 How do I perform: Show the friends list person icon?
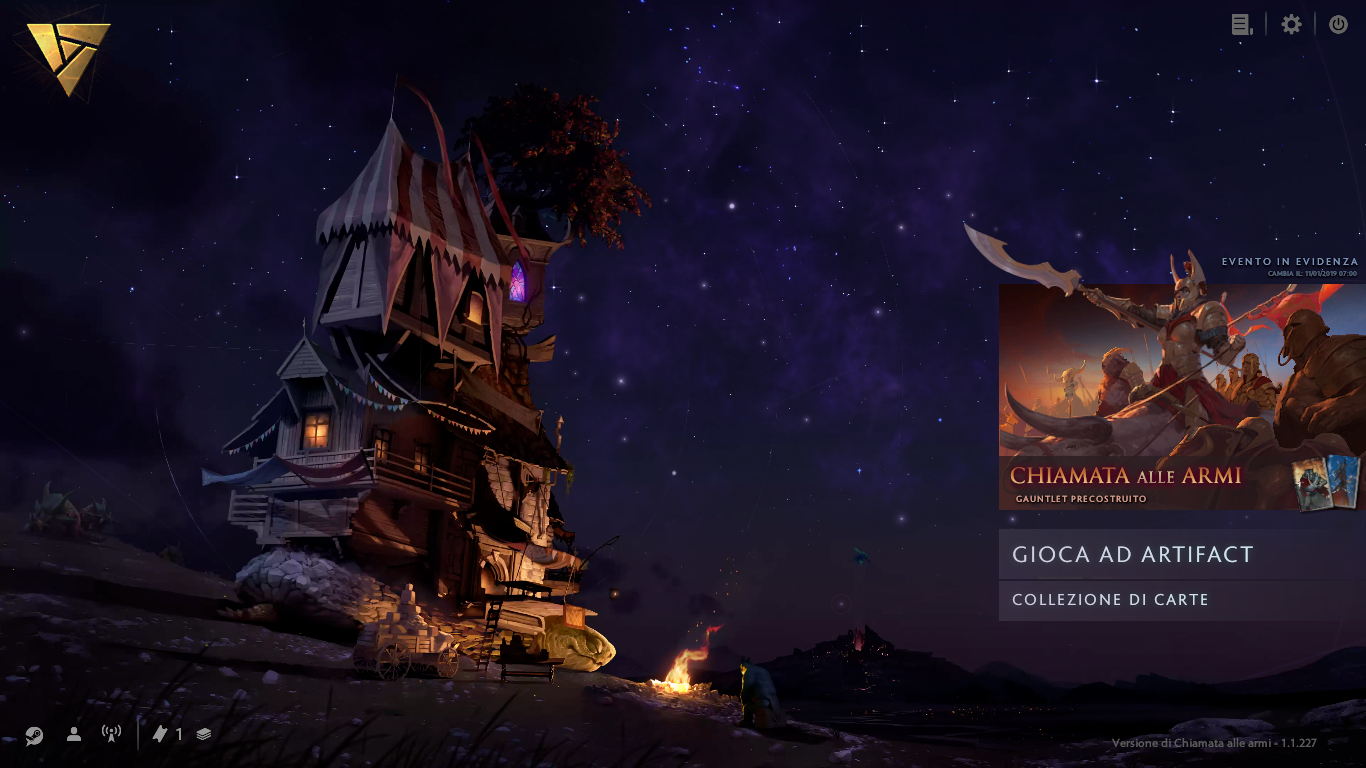(x=74, y=734)
